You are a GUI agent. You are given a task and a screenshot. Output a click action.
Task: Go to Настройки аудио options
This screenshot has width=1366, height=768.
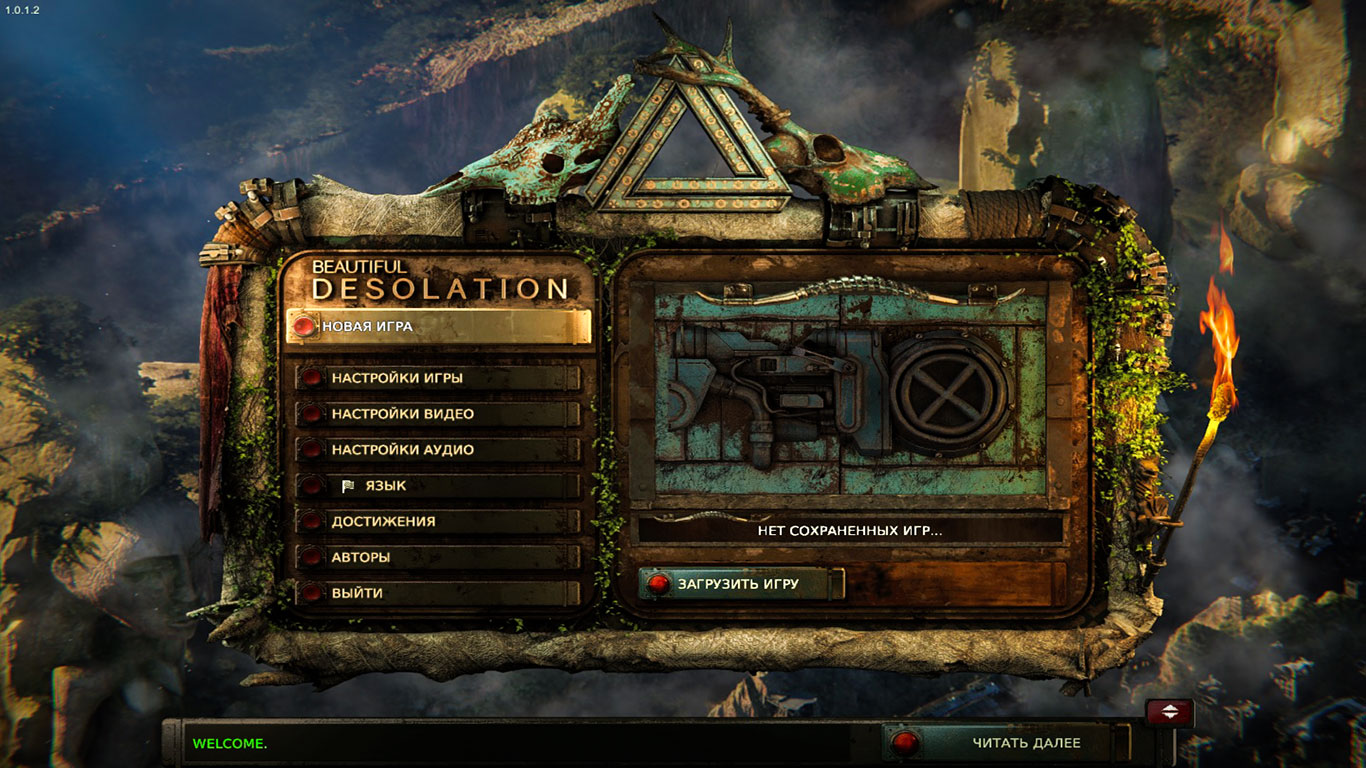[x=438, y=450]
